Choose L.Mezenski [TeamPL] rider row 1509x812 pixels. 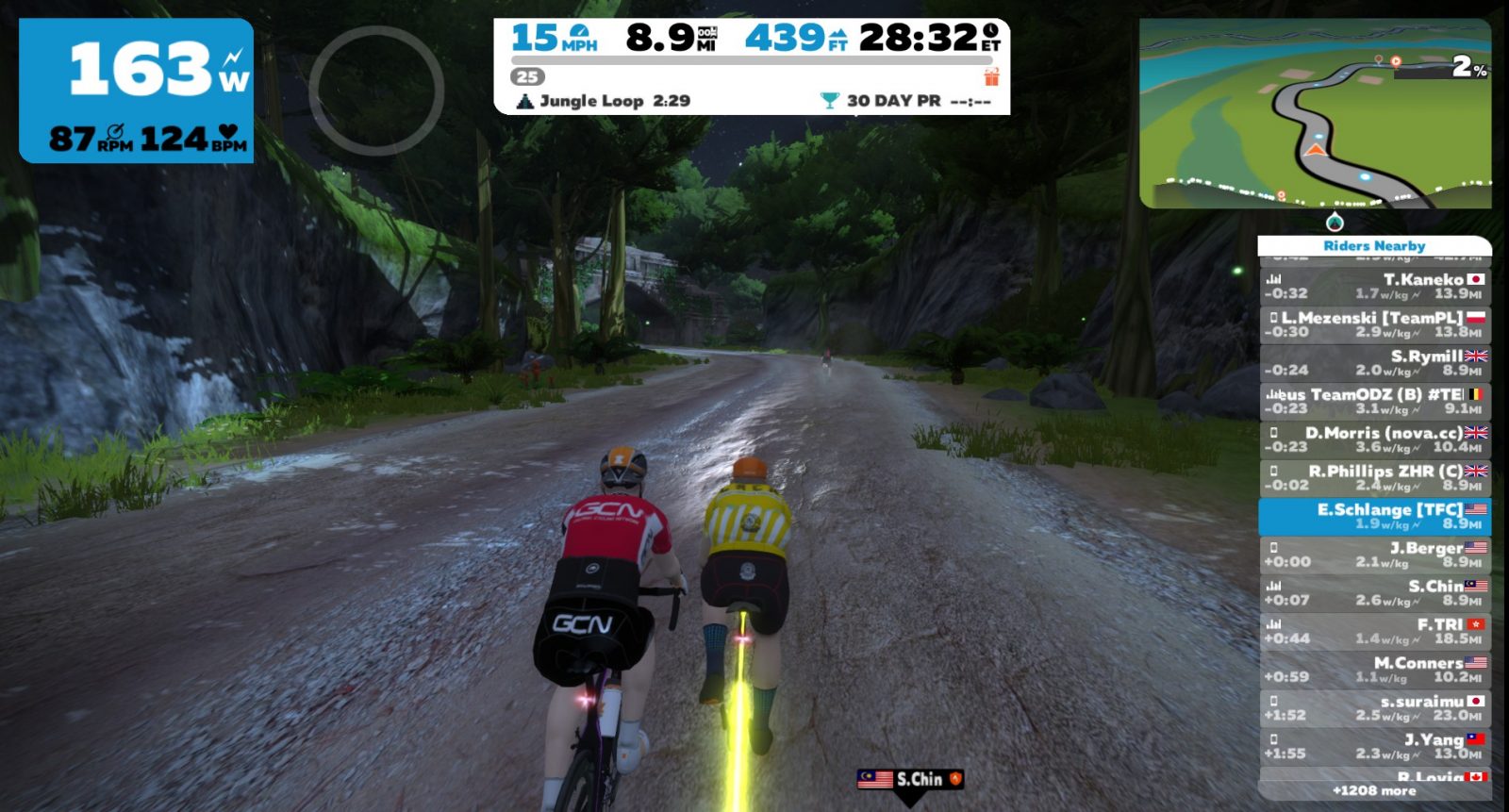point(1374,324)
